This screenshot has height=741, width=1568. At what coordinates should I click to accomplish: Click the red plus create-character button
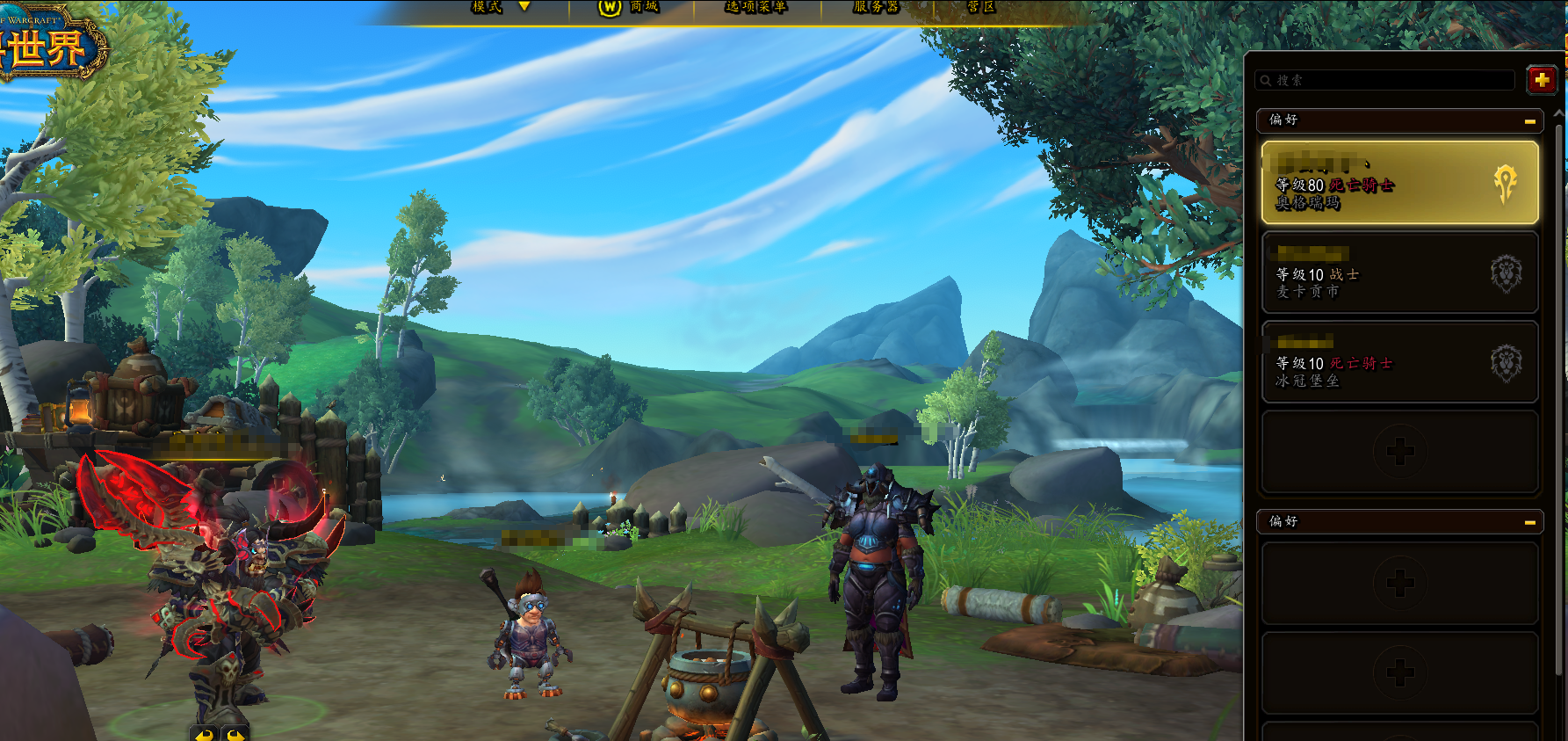(x=1542, y=80)
